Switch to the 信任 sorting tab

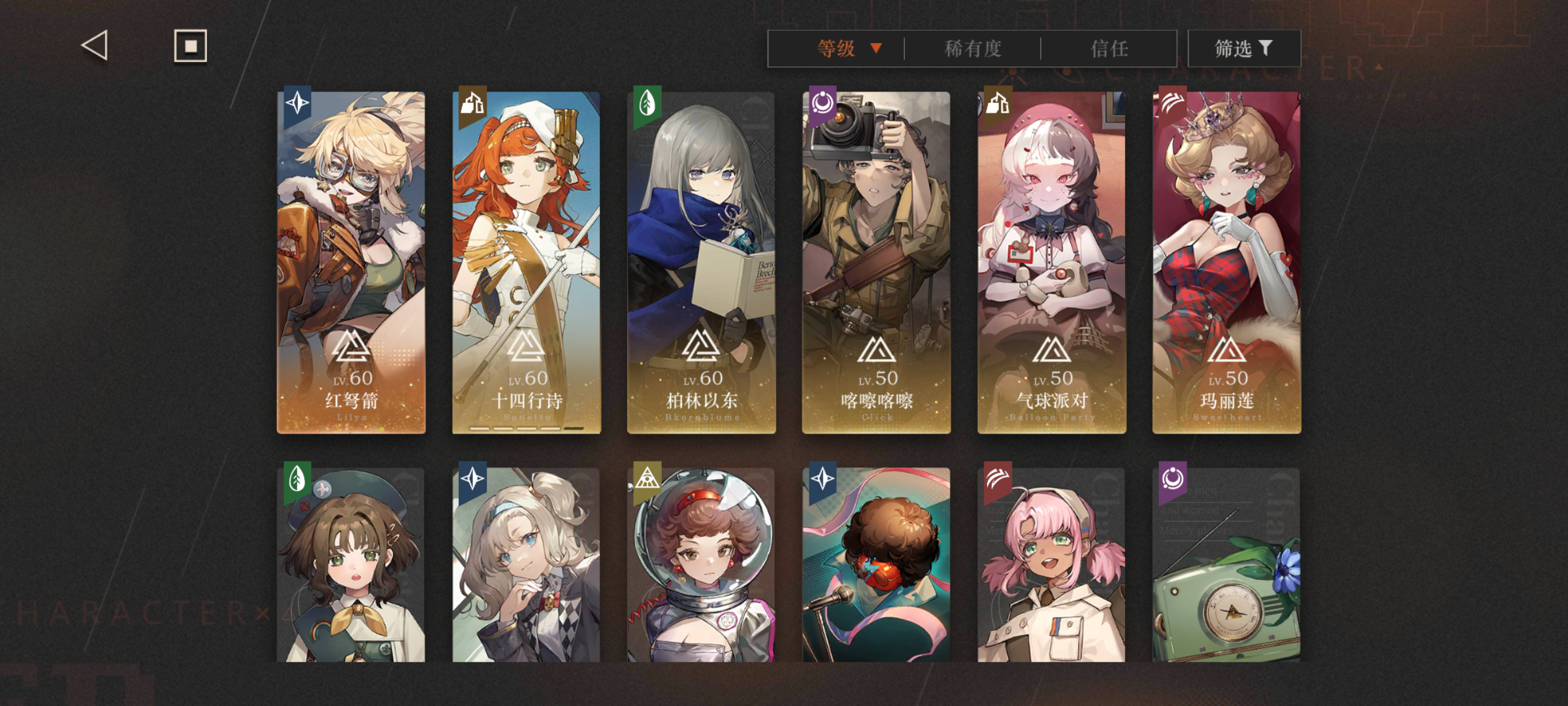click(1111, 48)
